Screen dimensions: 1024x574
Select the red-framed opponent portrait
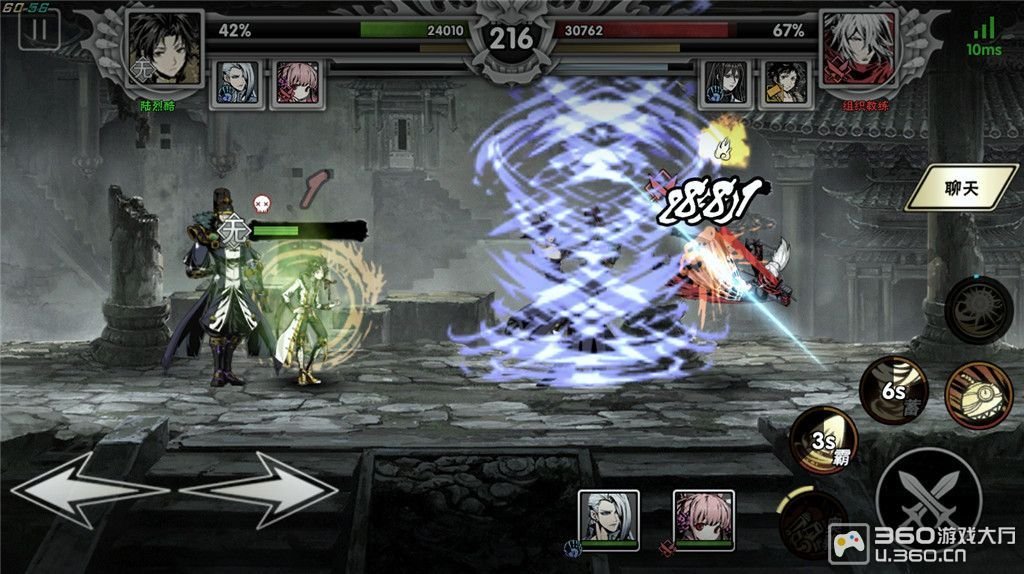(x=858, y=50)
